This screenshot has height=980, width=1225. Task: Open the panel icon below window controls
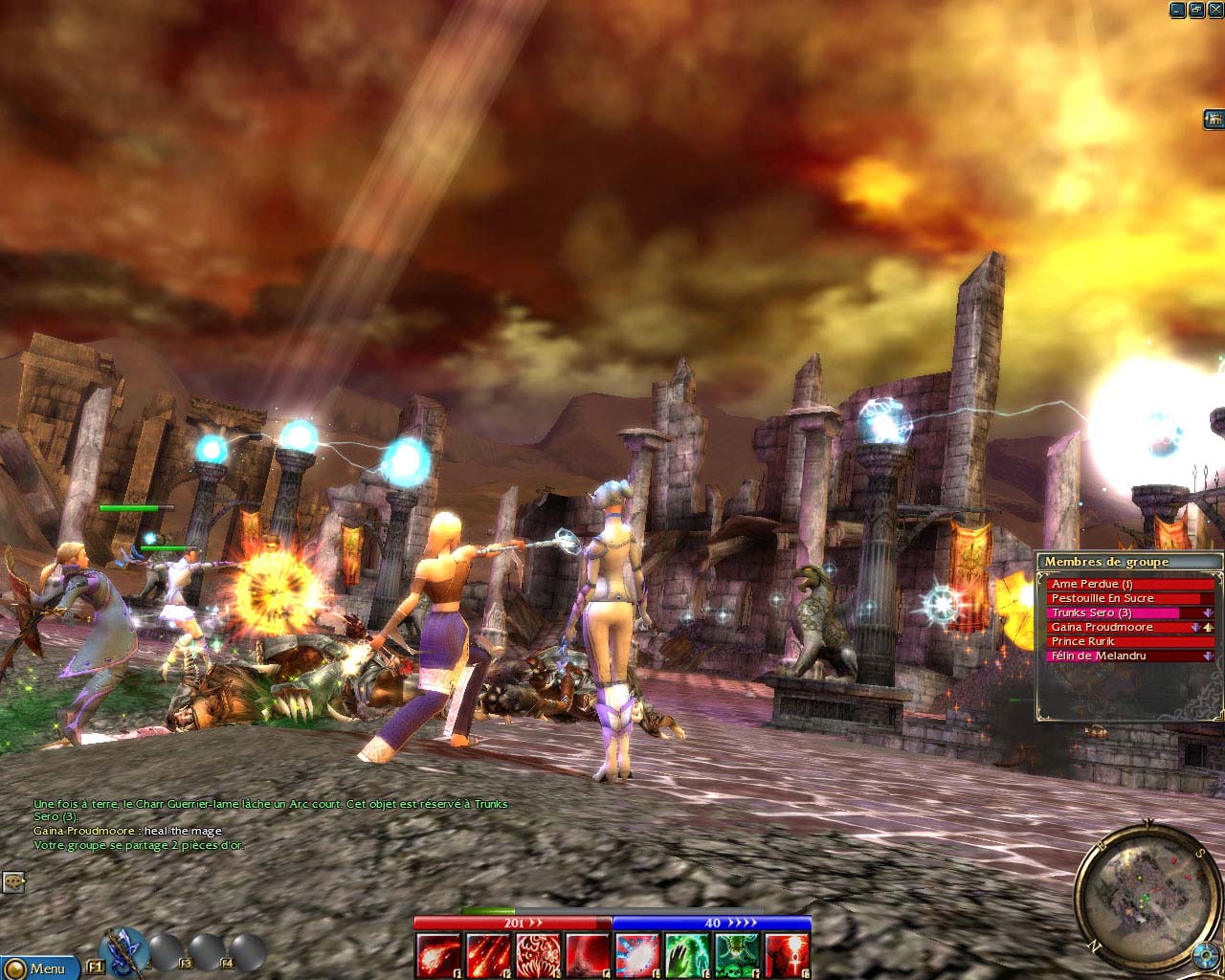[x=1214, y=120]
